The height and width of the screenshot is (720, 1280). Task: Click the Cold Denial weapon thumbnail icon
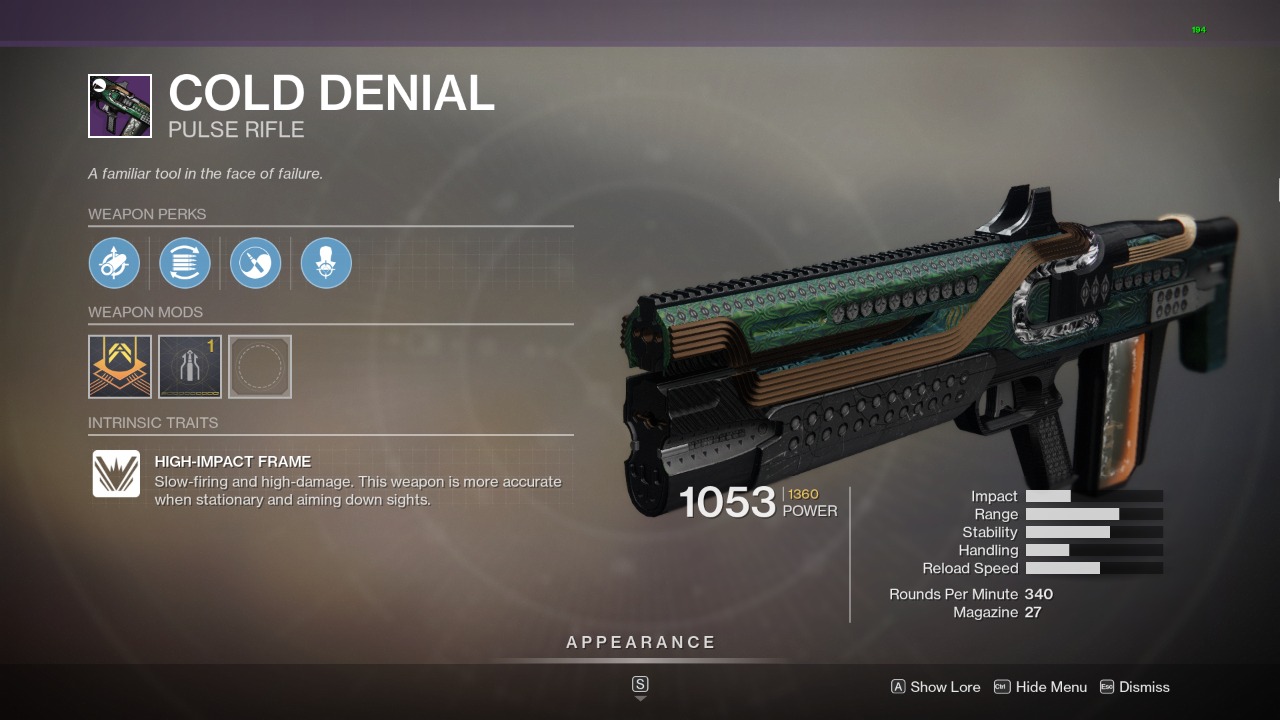pyautogui.click(x=119, y=105)
